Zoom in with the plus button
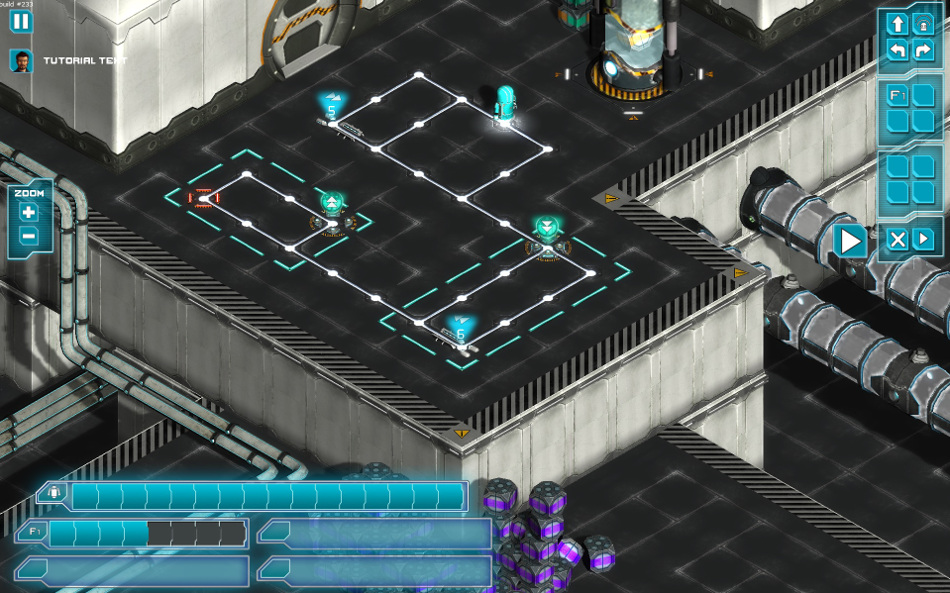Screen dimensions: 950x593 (x=28, y=212)
